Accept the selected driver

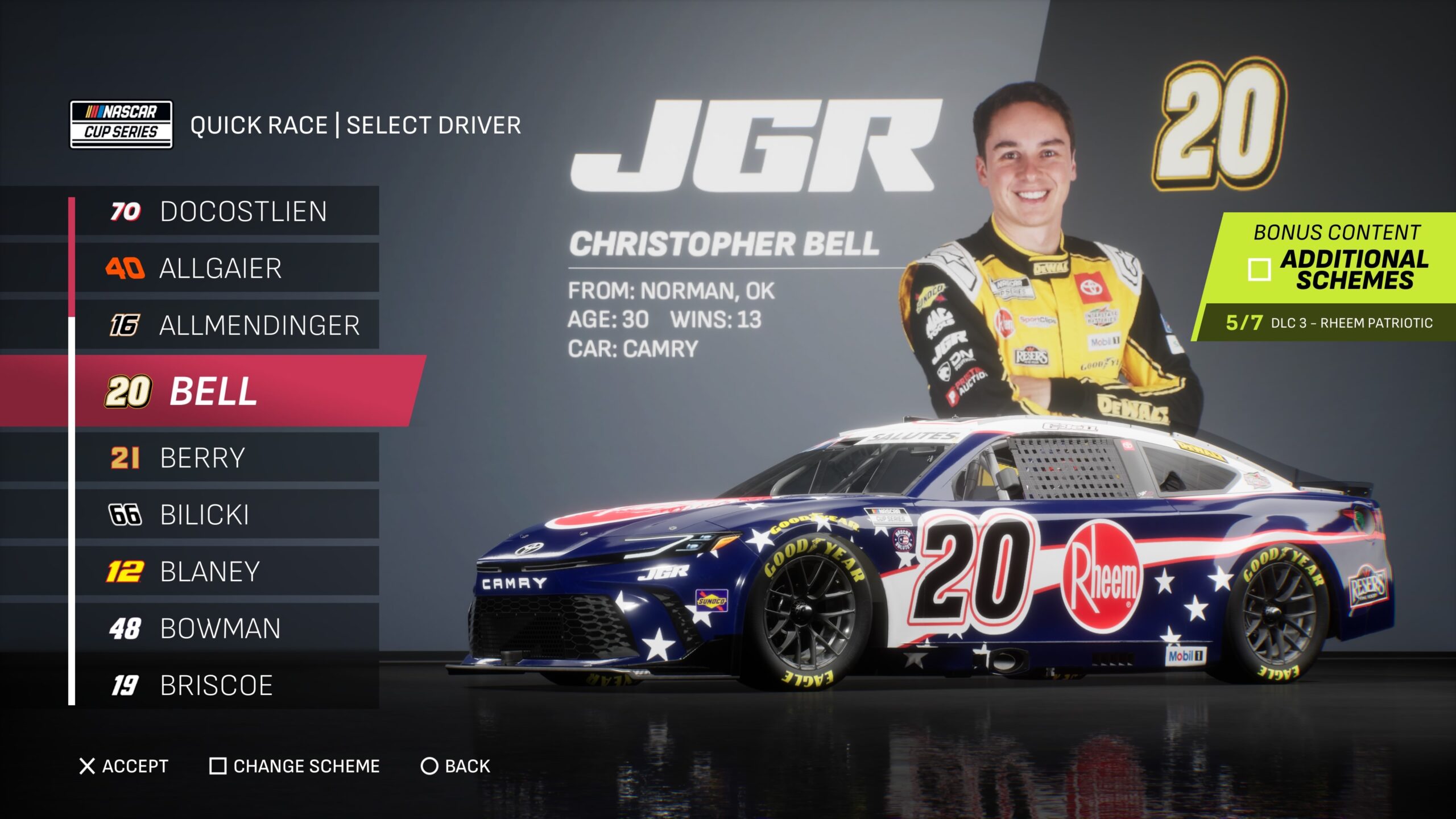pyautogui.click(x=124, y=766)
